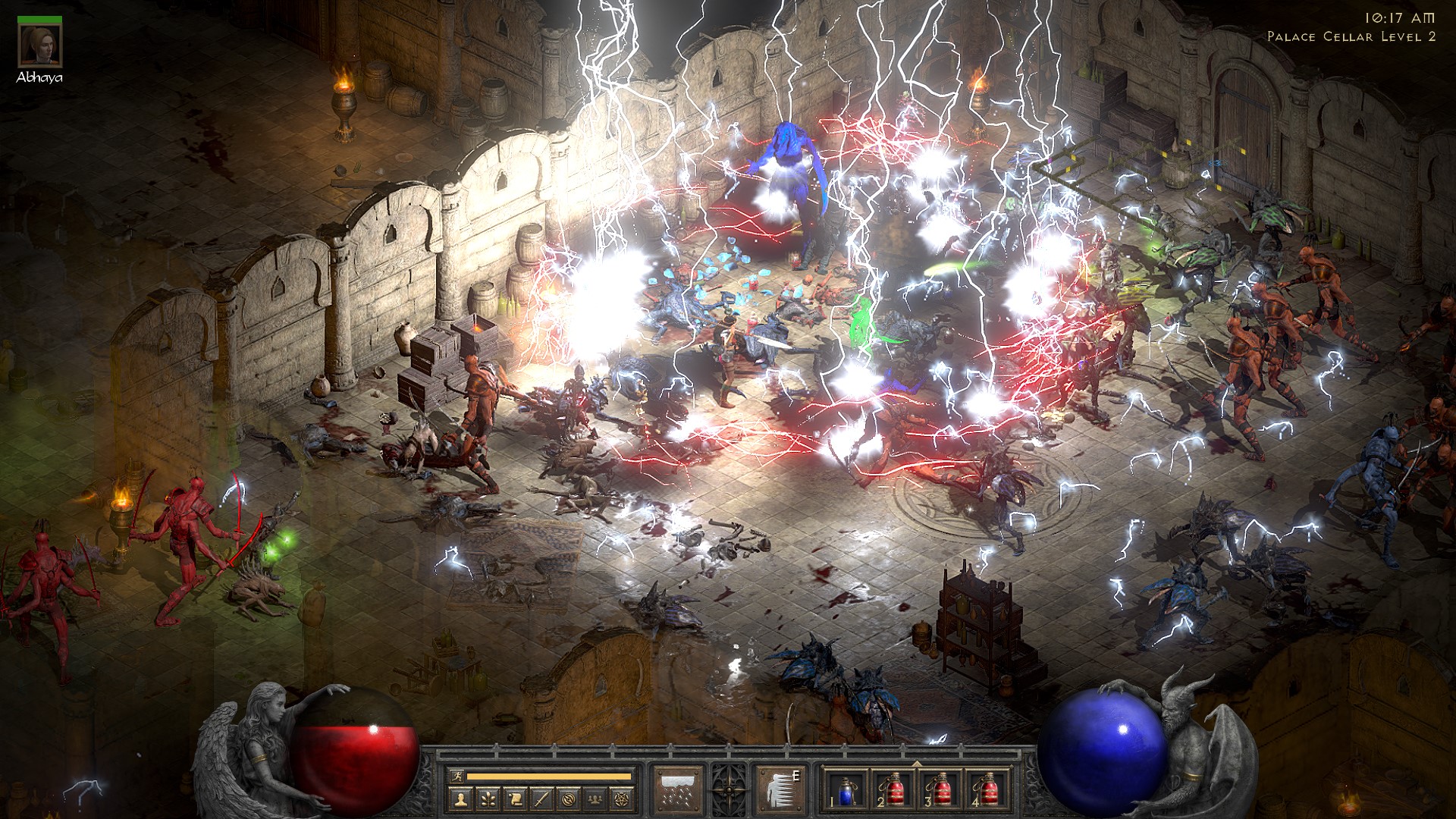Open the quest log scroll icon
The image size is (1456, 819).
tap(514, 799)
